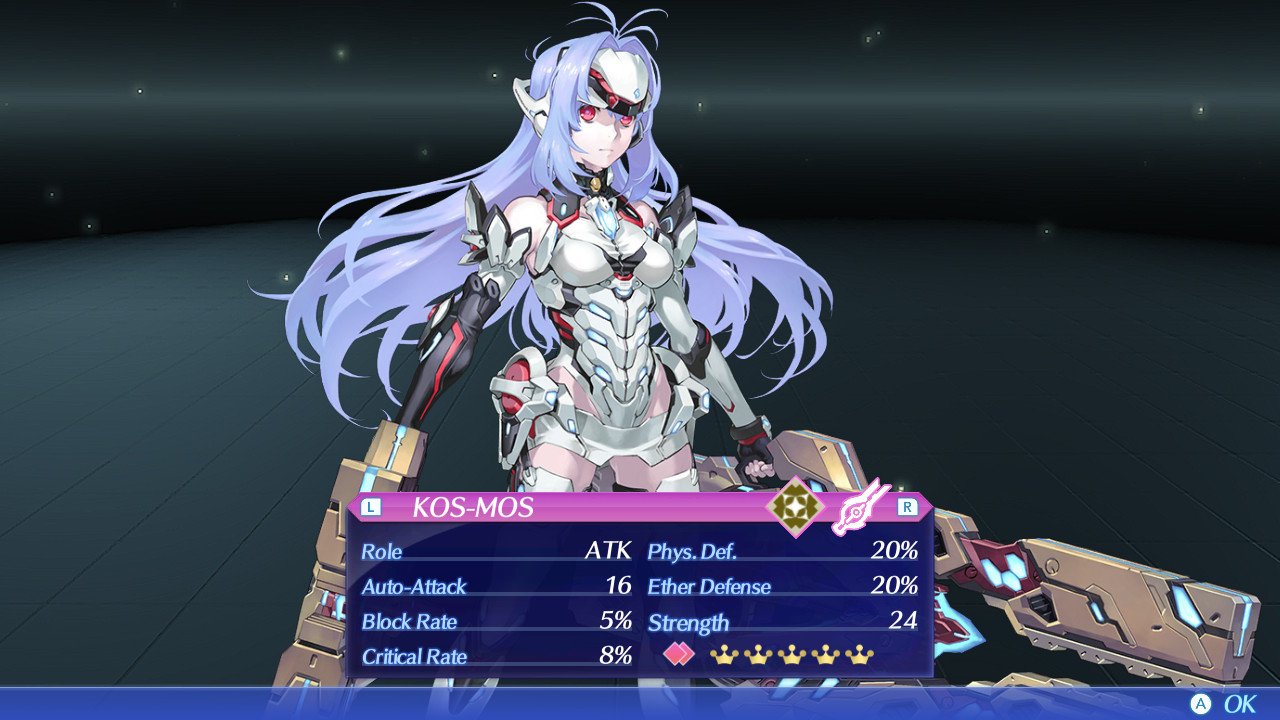The height and width of the screenshot is (720, 1280).
Task: Confirm with the OK button
Action: click(x=1240, y=703)
